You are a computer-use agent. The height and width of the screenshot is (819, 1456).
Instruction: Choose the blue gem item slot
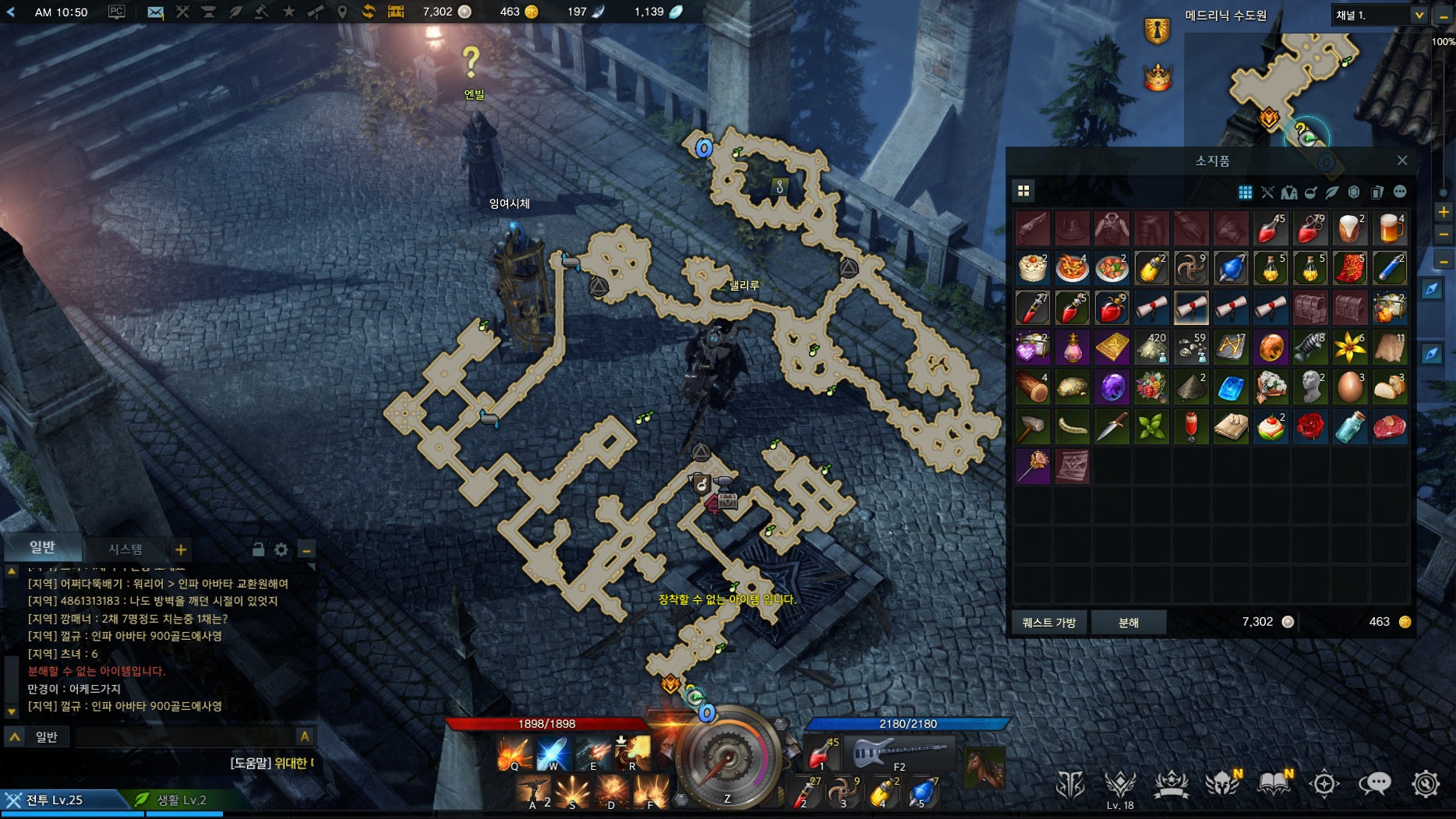pos(1231,387)
